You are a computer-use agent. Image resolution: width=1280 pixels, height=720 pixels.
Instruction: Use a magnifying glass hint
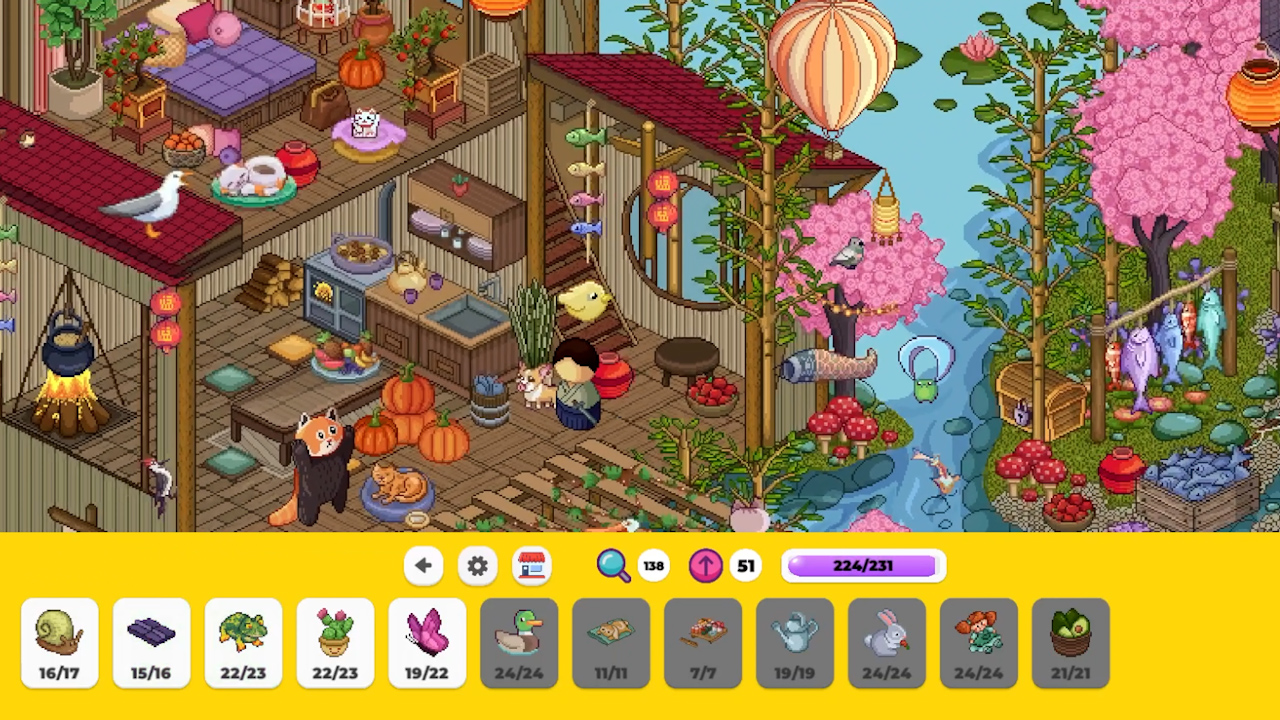(x=614, y=566)
